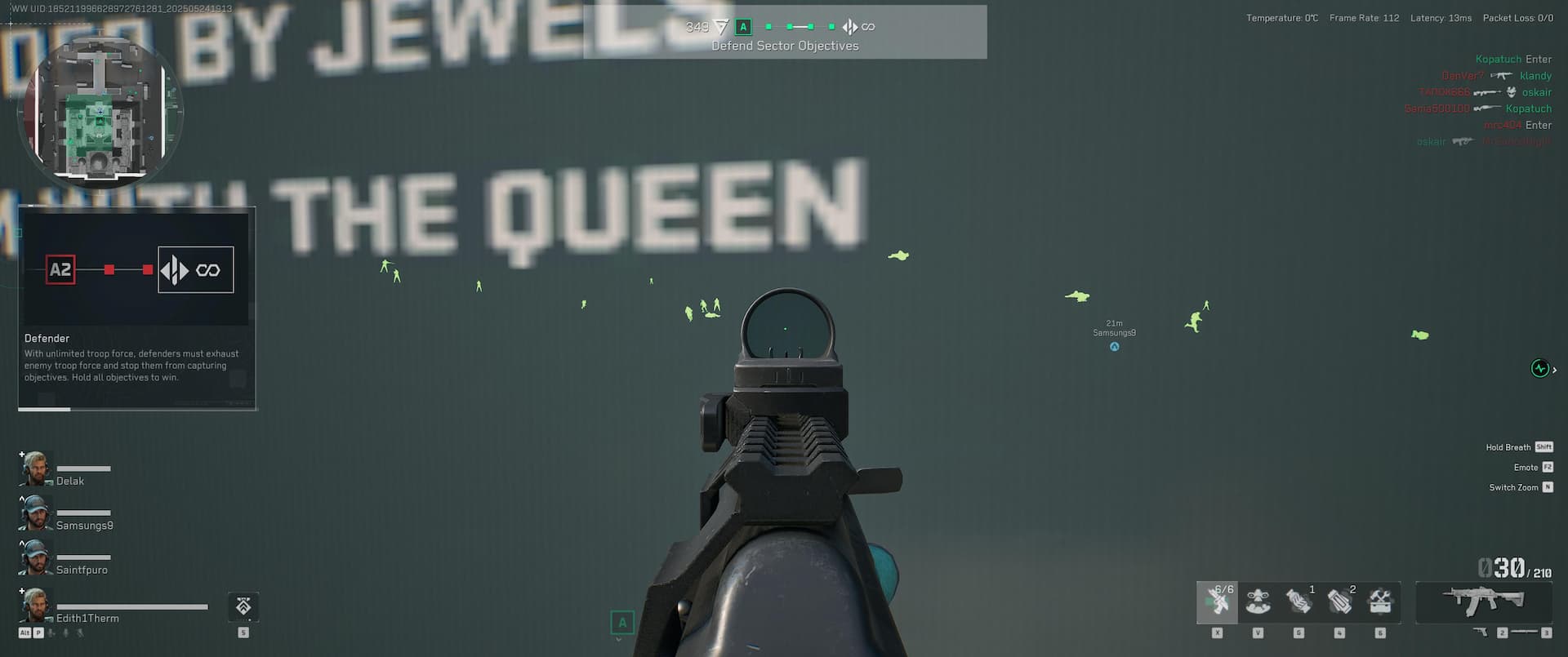The width and height of the screenshot is (1568, 657).
Task: Select the highlighted 6/6 gadget slot
Action: point(1217,602)
